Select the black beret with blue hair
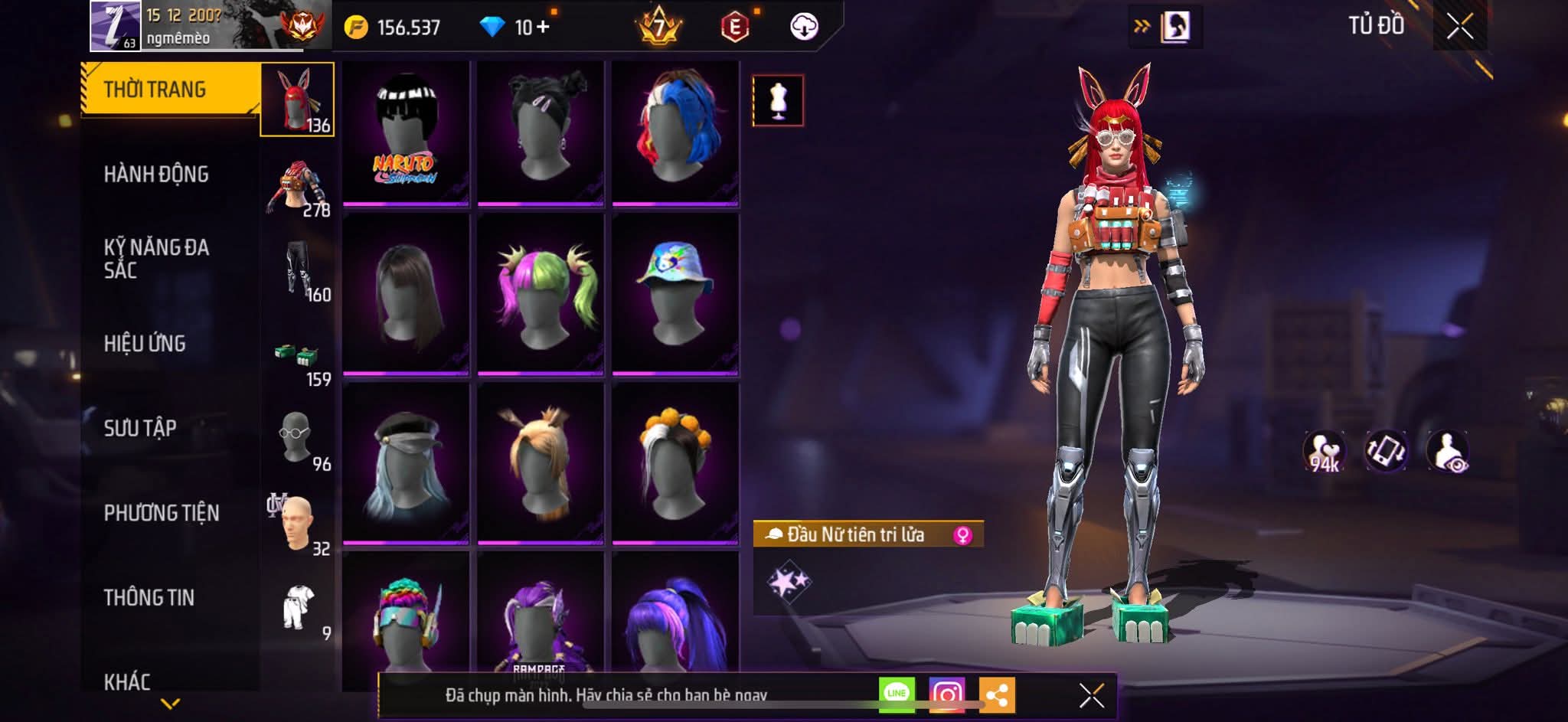This screenshot has height=722, width=1568. [406, 463]
